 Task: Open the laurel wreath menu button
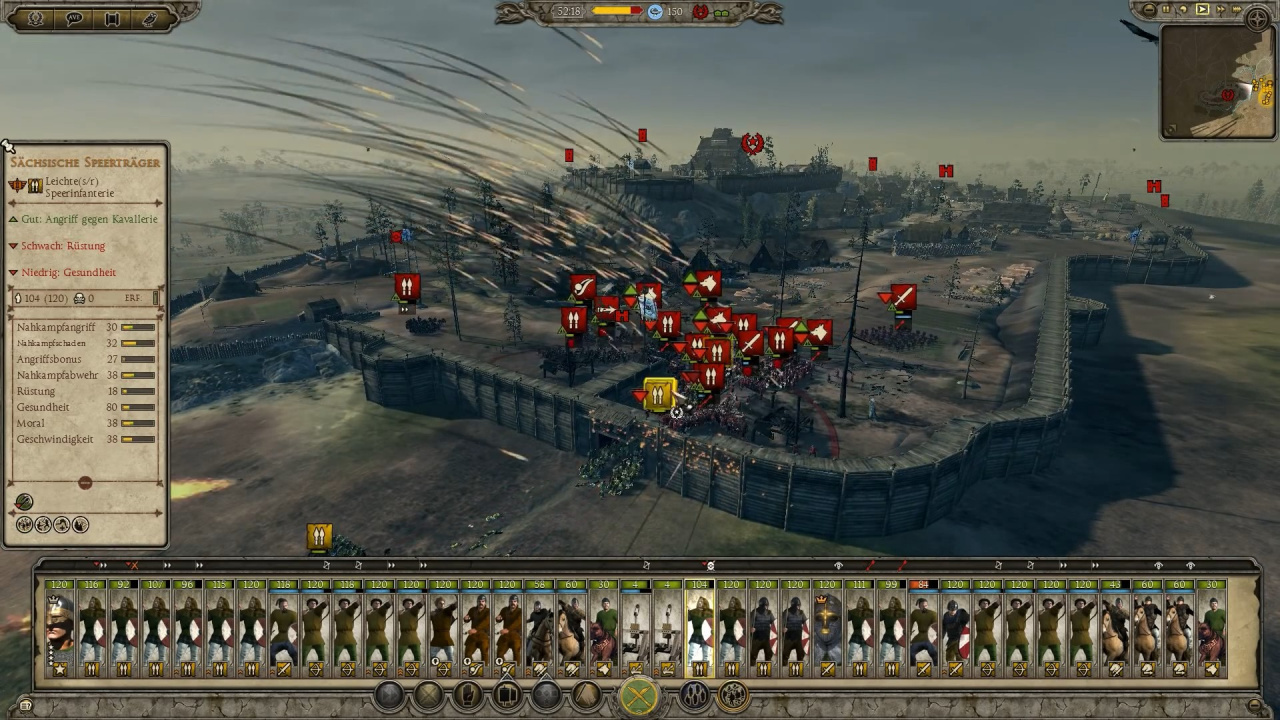click(x=36, y=18)
